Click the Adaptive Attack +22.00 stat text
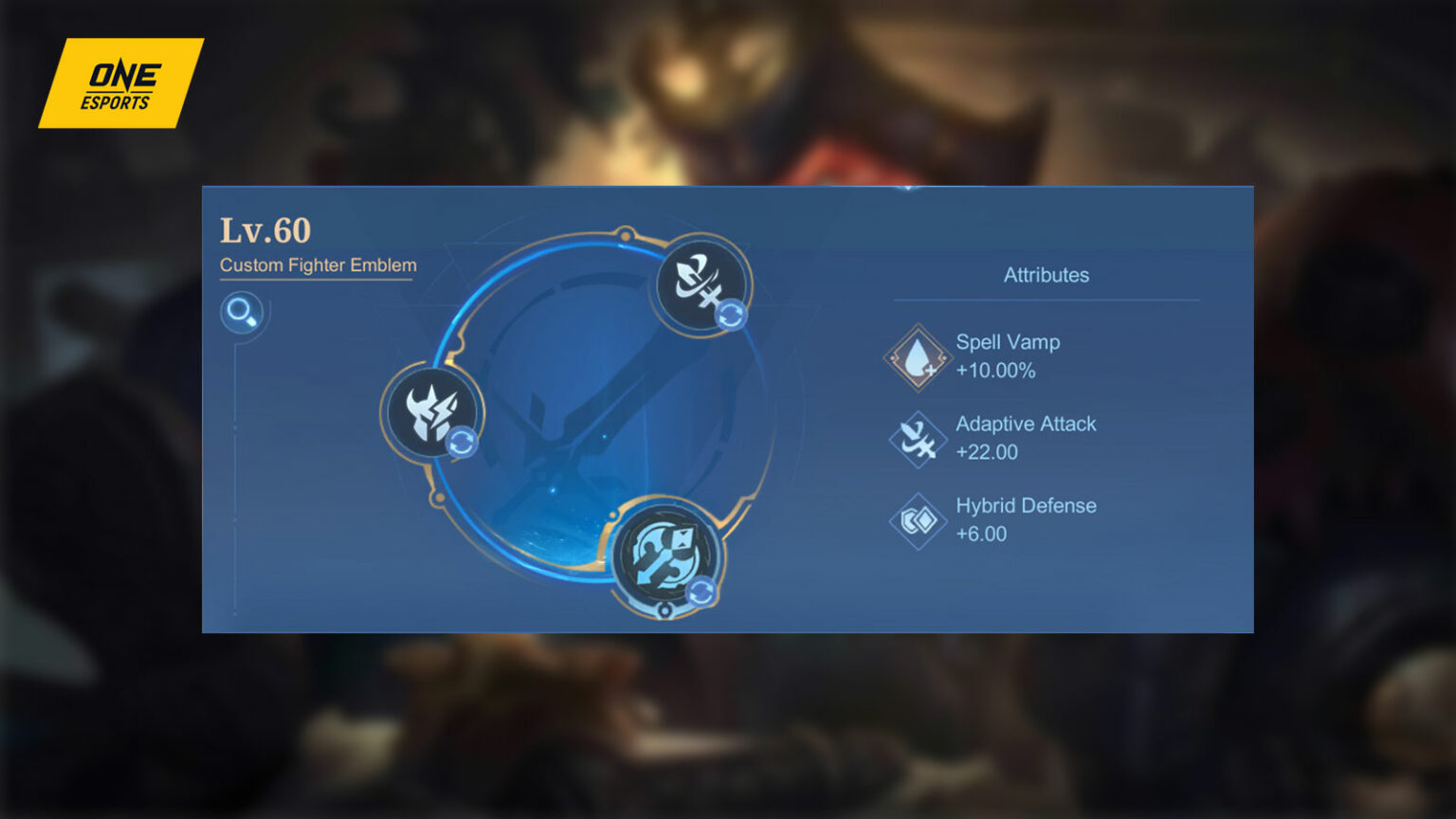The image size is (1456, 819). [1027, 437]
